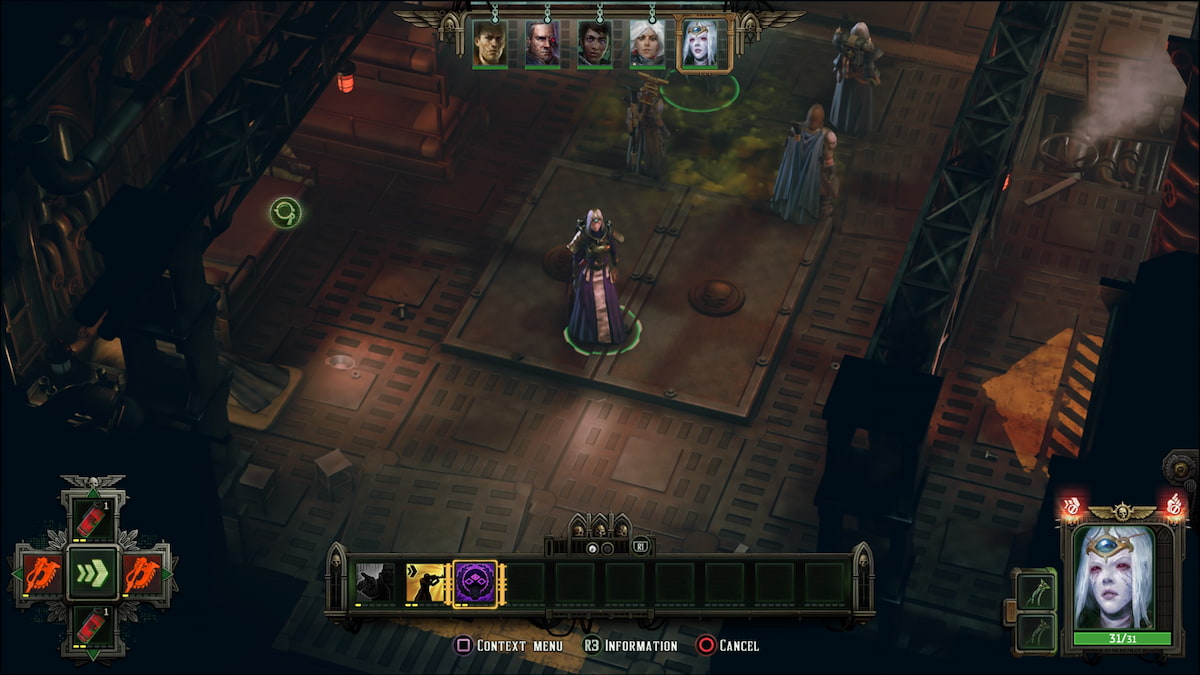Select the gold-framed party portrait with the blue gem circlet

click(703, 44)
